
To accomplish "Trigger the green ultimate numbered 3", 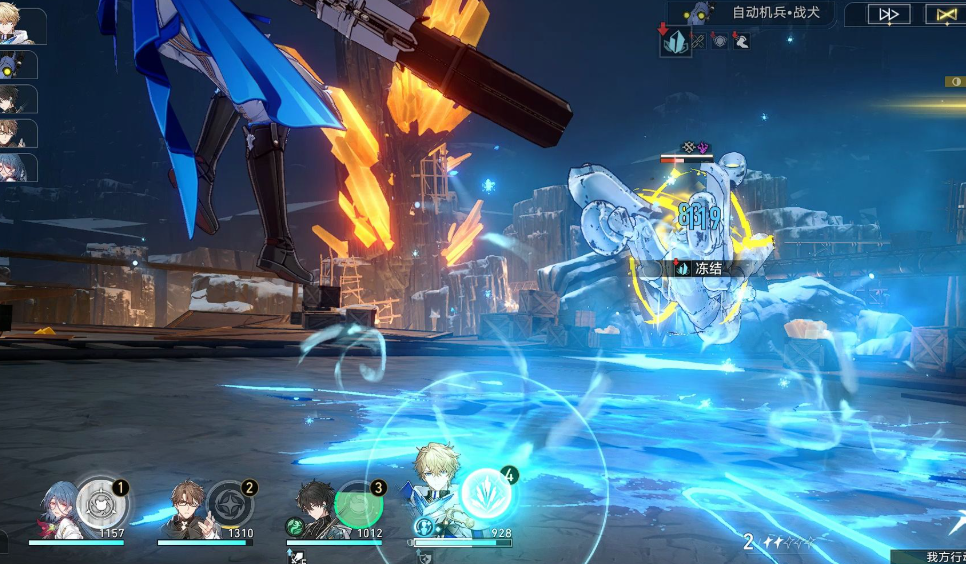I will [357, 503].
